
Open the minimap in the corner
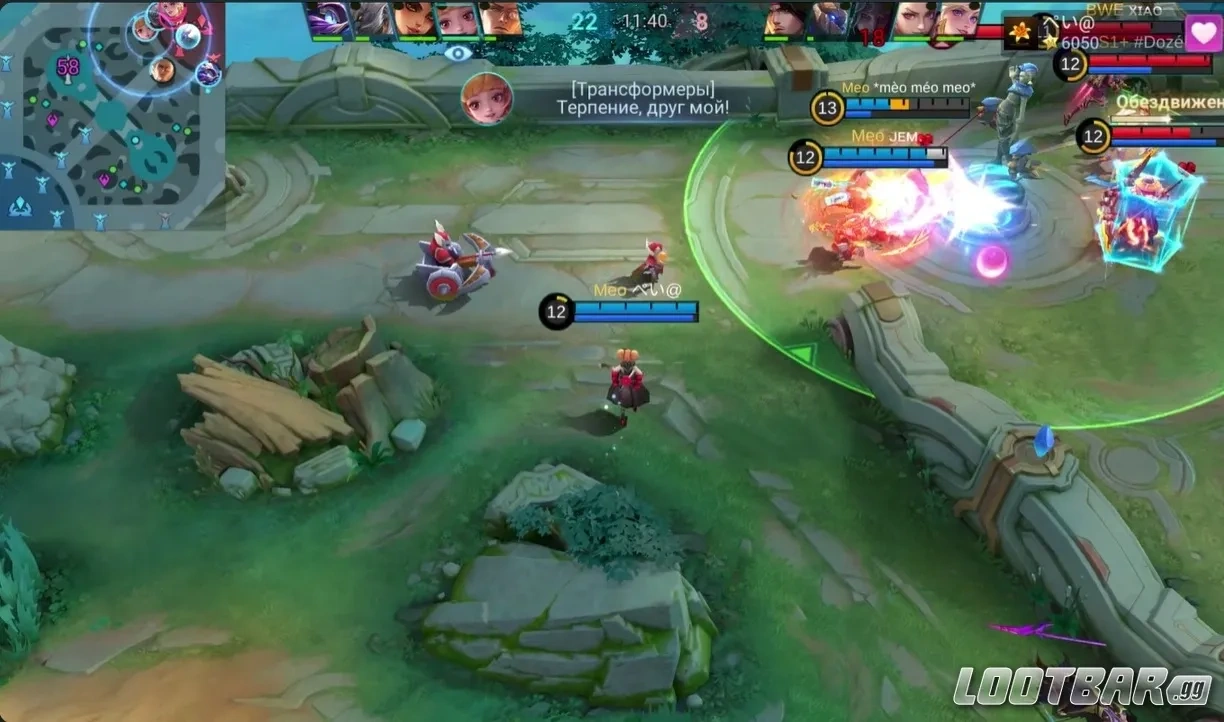112,114
